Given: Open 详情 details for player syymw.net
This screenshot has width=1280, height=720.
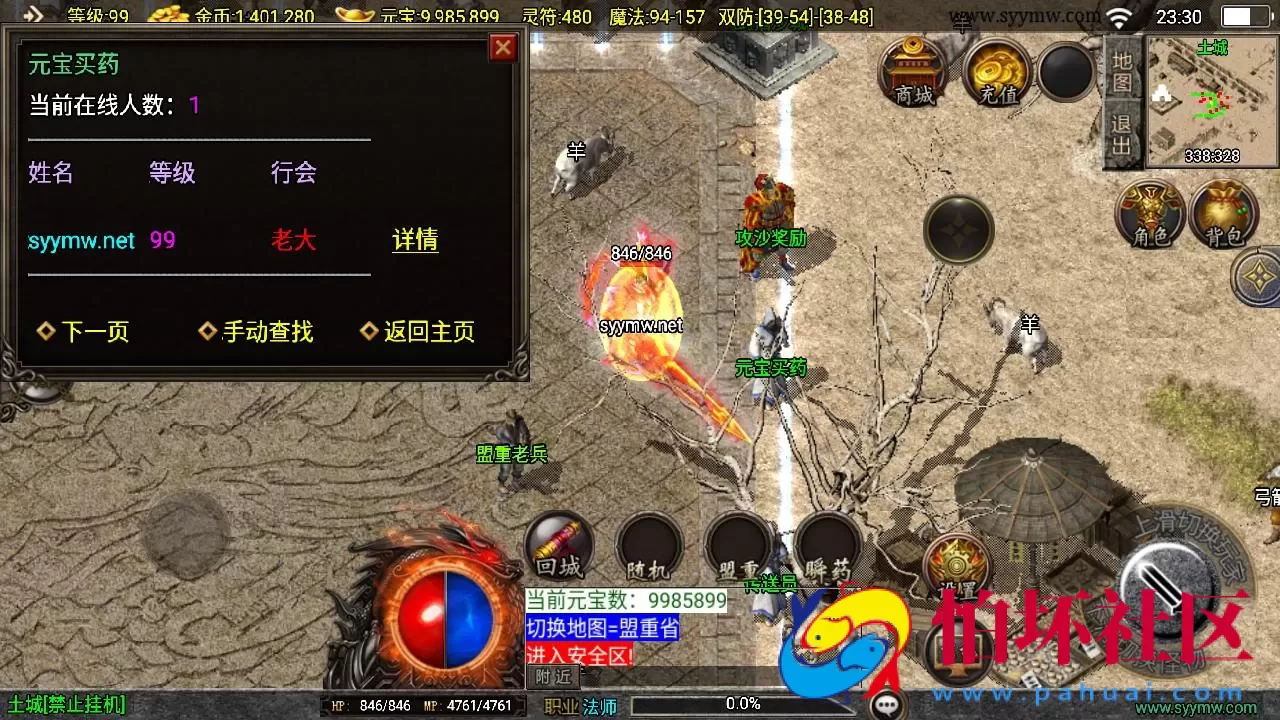Looking at the screenshot, I should [415, 240].
